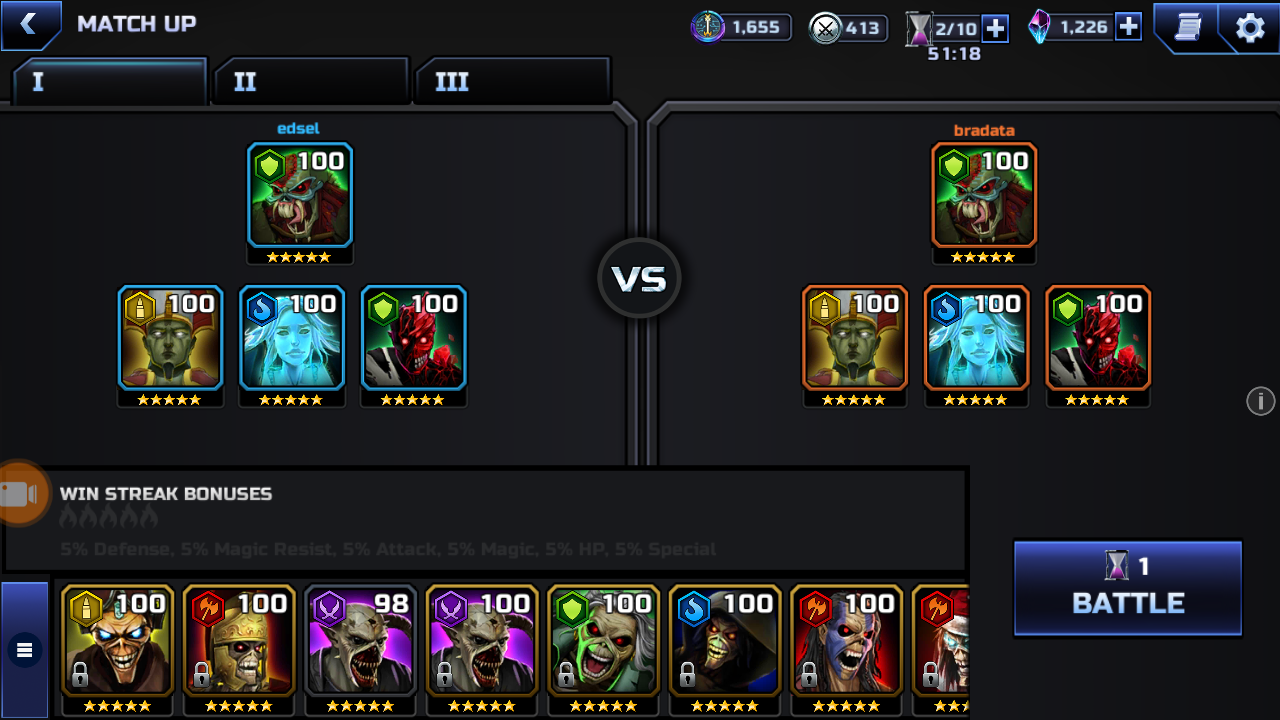The image size is (1280, 720).
Task: Open the roster list menu button
Action: [x=25, y=650]
